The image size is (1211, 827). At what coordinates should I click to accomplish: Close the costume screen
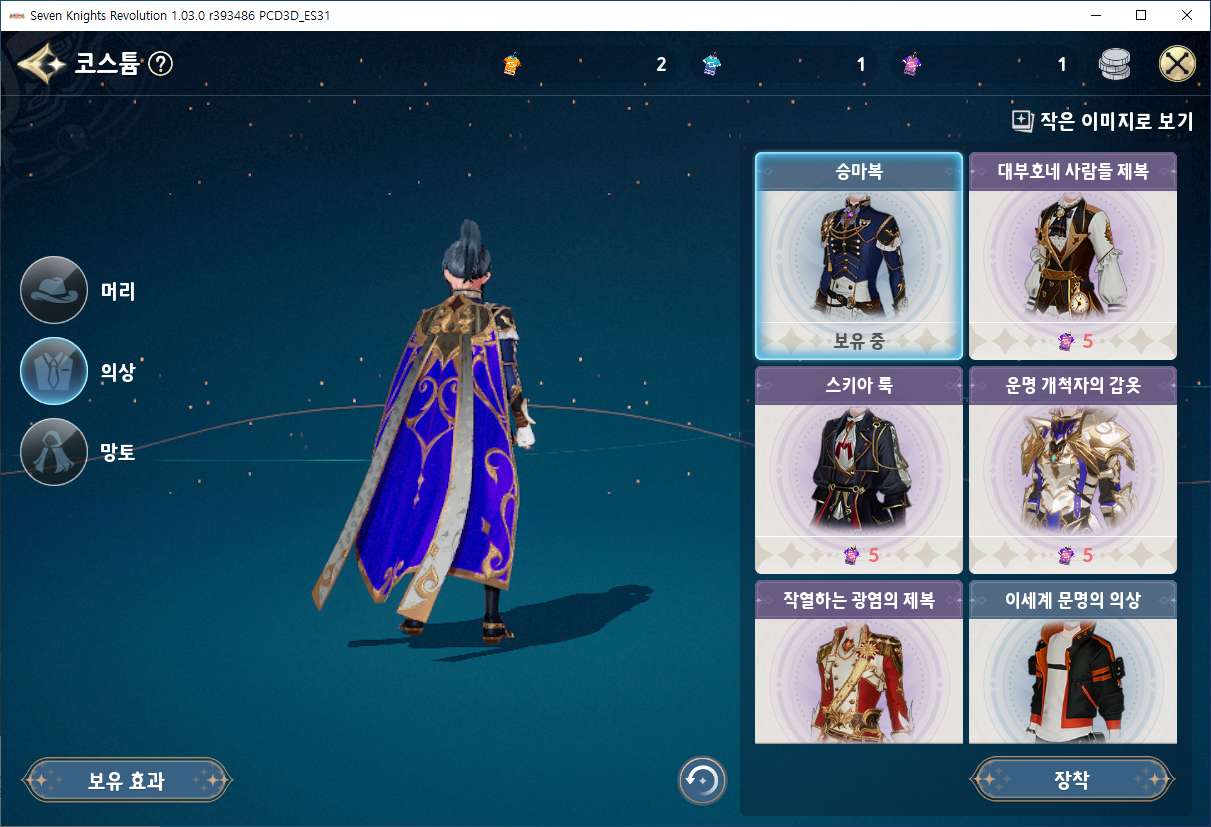[x=1177, y=65]
